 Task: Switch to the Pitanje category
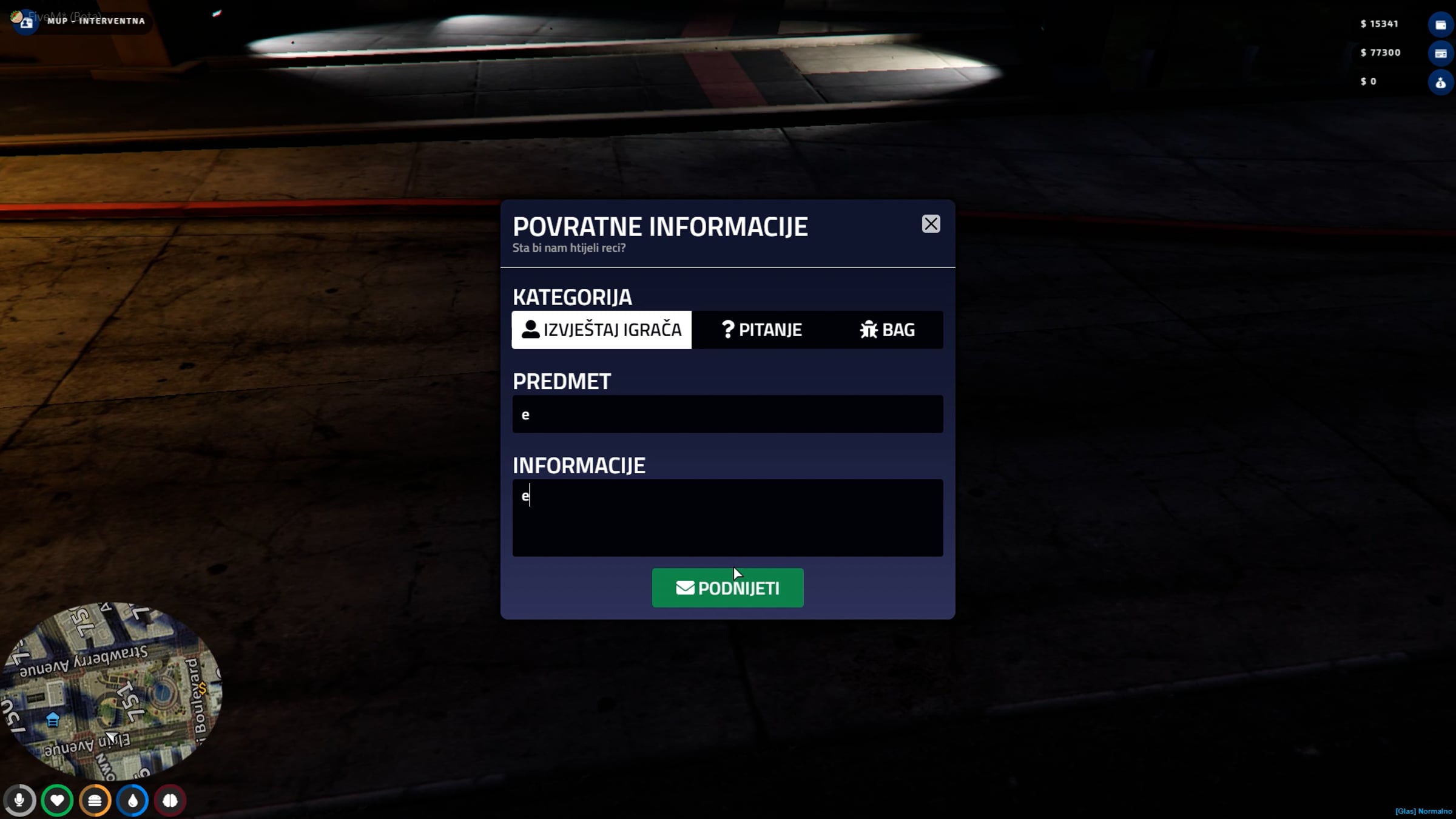click(x=761, y=330)
